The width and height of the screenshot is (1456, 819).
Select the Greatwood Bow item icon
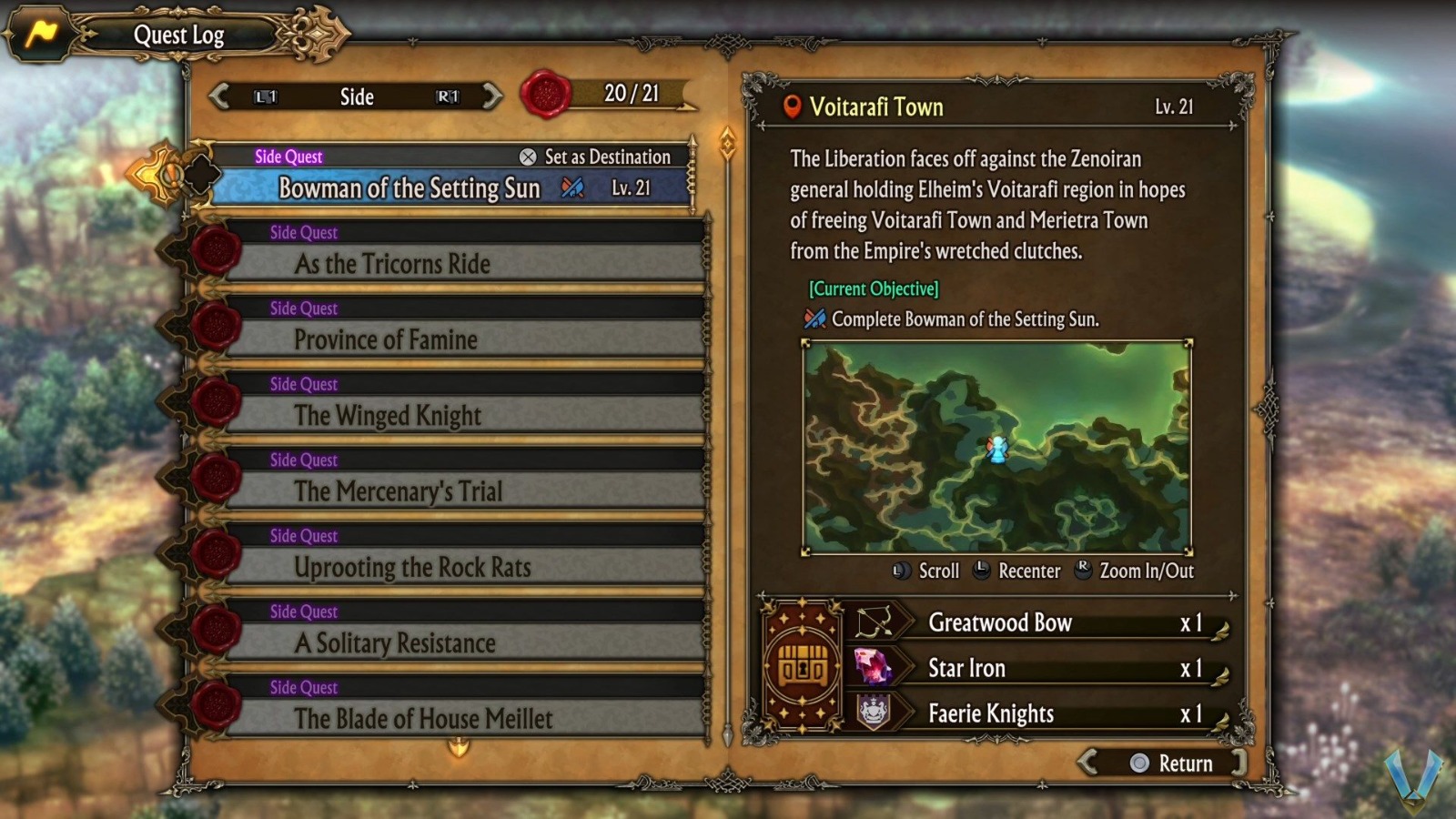coord(871,622)
